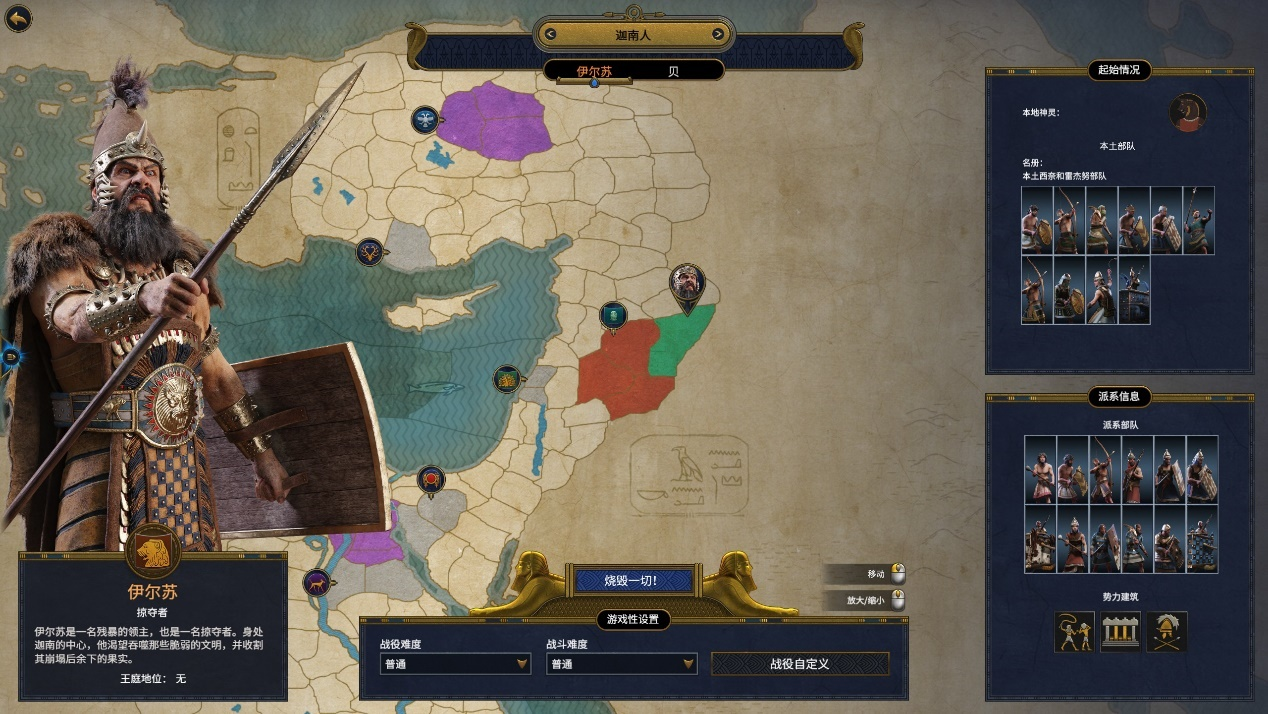Choose the white winged emblem faction marker
The height and width of the screenshot is (714, 1268).
426,121
